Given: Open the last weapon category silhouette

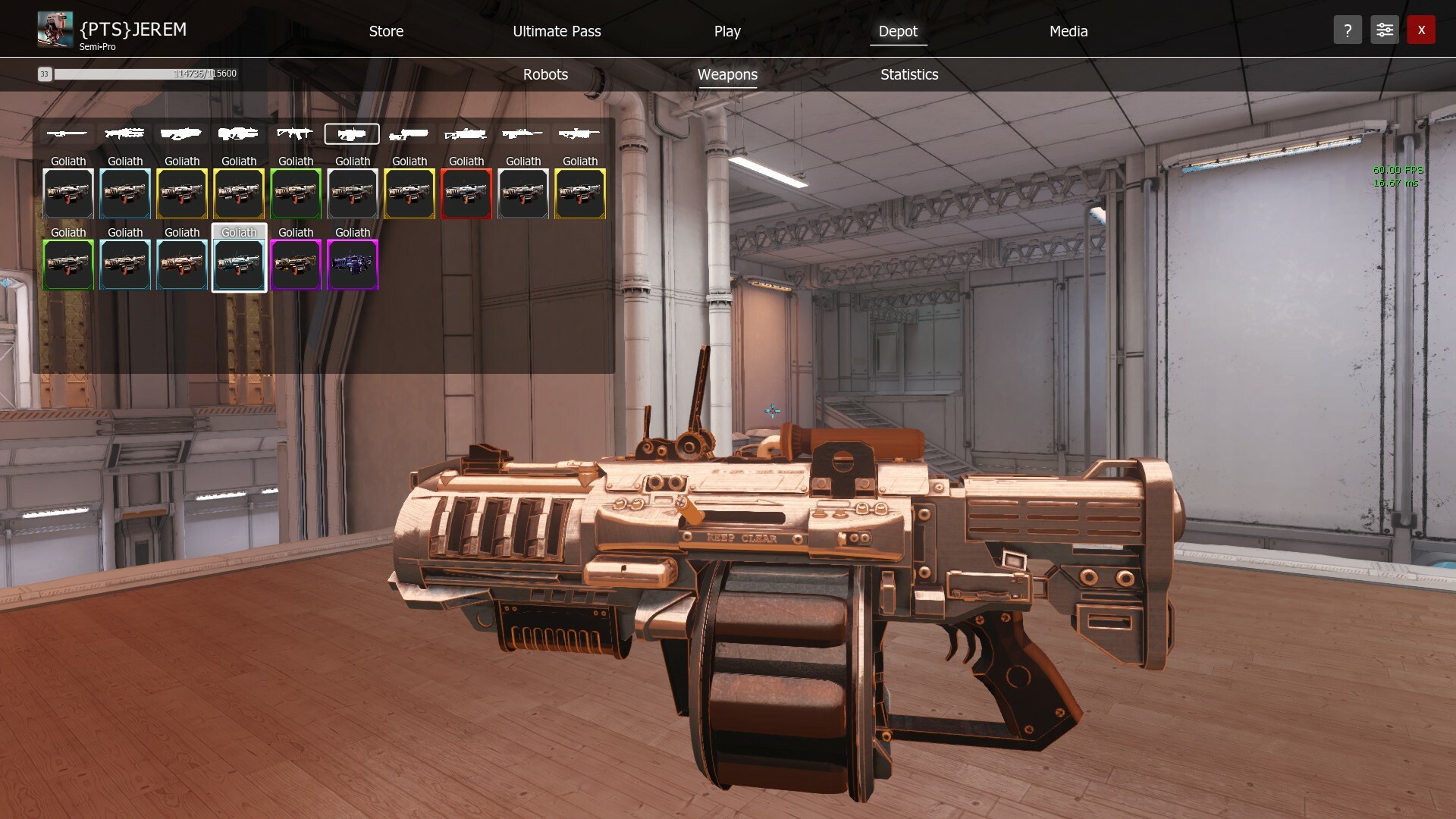Looking at the screenshot, I should (579, 133).
